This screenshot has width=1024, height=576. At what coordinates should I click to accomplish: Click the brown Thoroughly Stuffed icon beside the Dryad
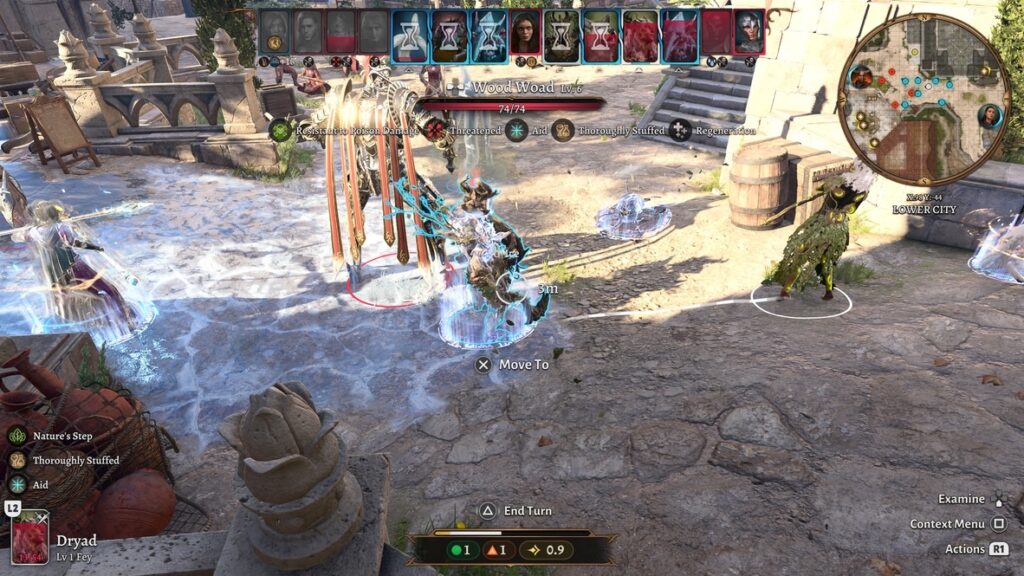[x=17, y=460]
